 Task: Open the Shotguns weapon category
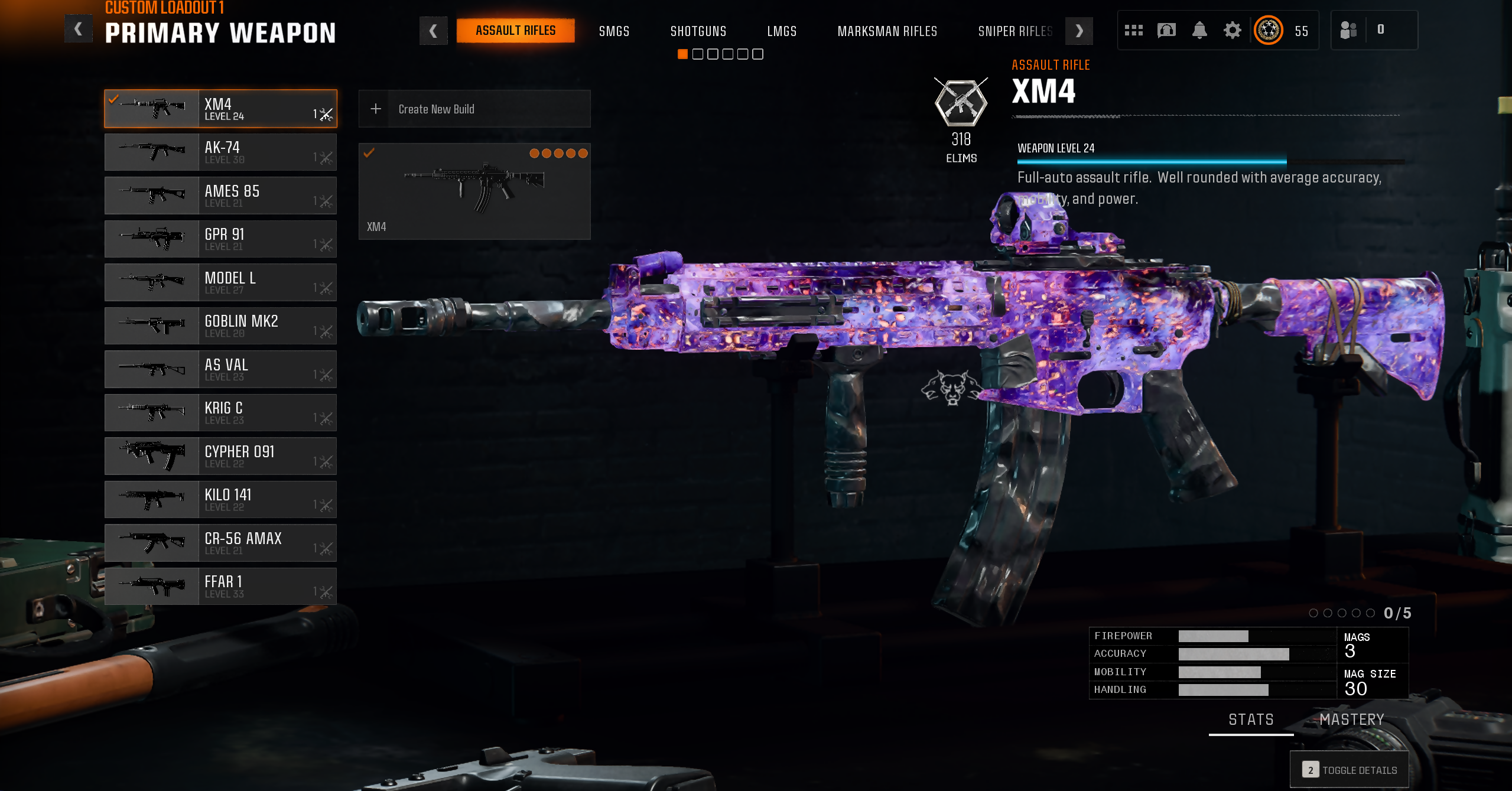[x=698, y=31]
